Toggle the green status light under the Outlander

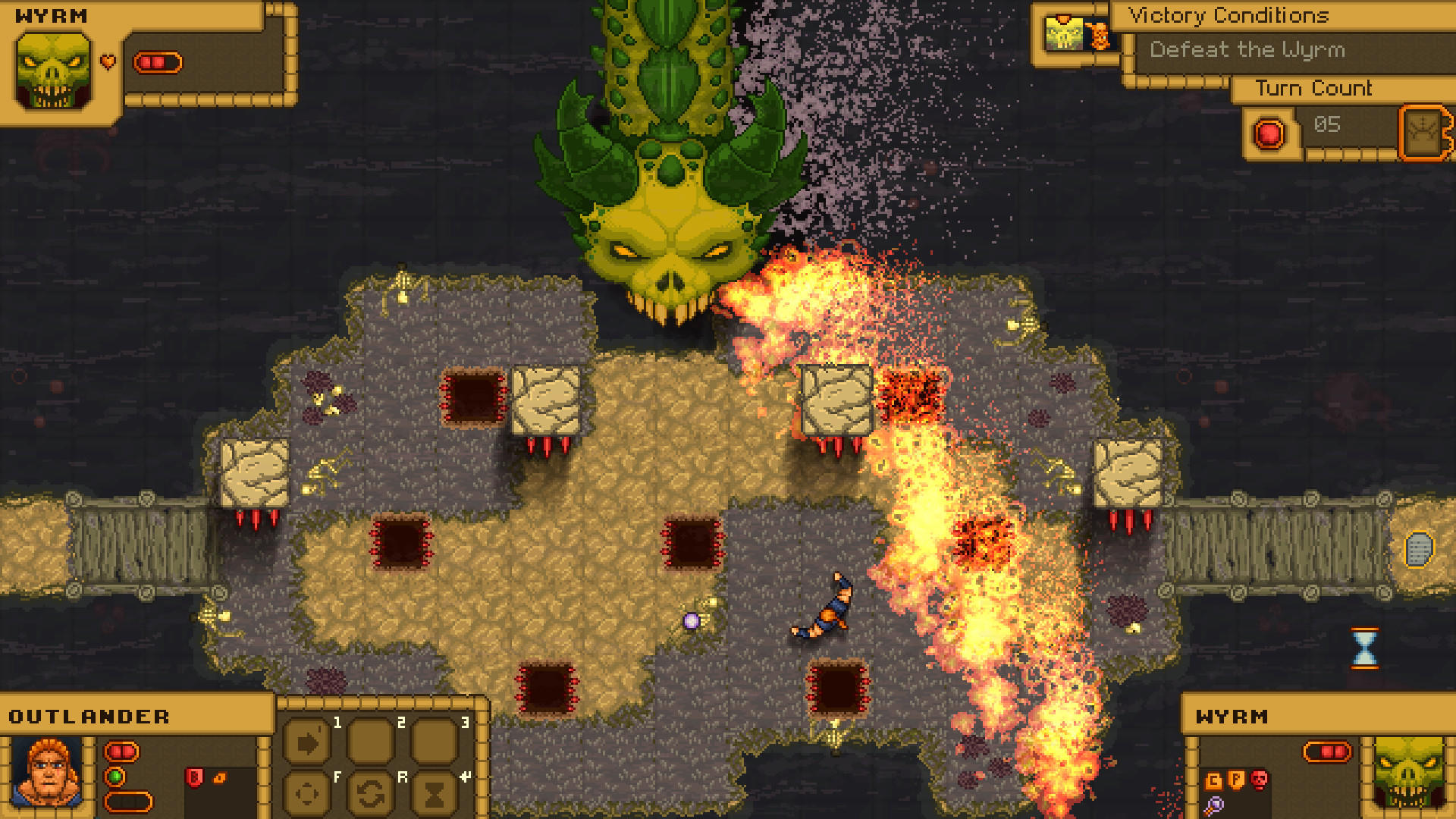point(115,777)
